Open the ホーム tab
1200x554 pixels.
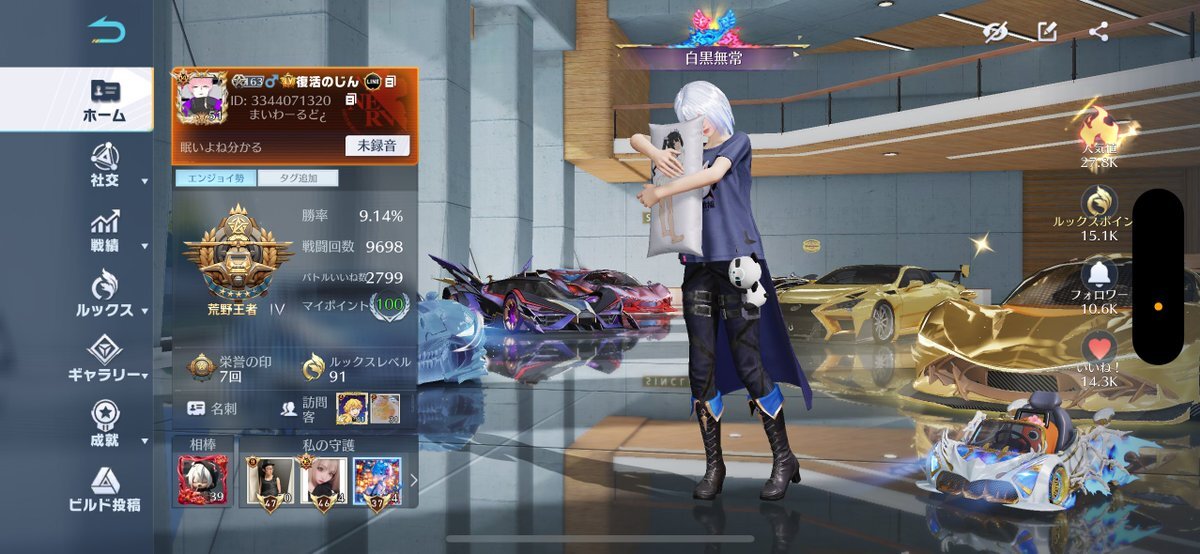[104, 100]
